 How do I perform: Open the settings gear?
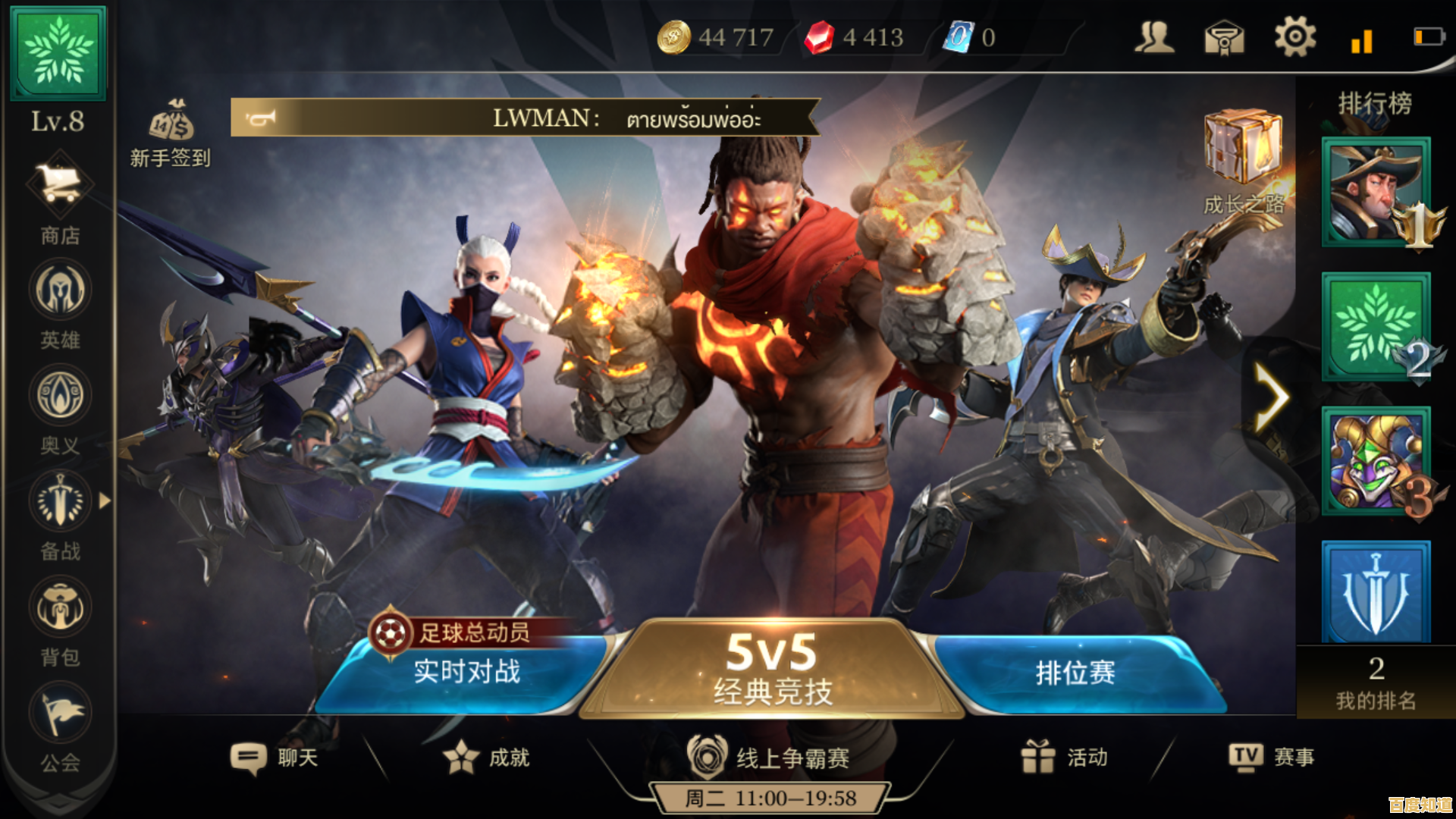click(x=1294, y=36)
